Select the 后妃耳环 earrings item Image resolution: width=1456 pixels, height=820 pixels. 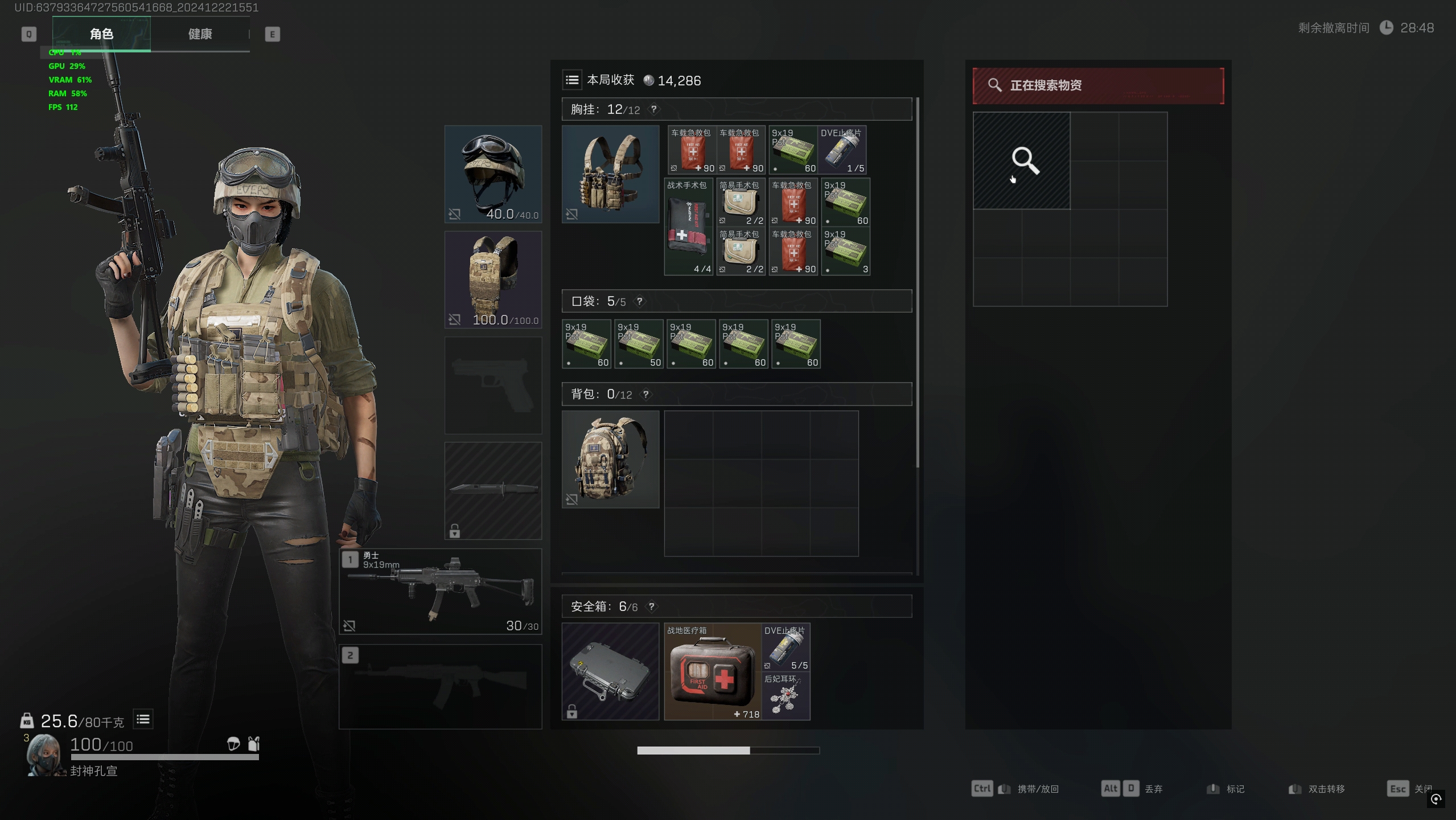tap(786, 696)
